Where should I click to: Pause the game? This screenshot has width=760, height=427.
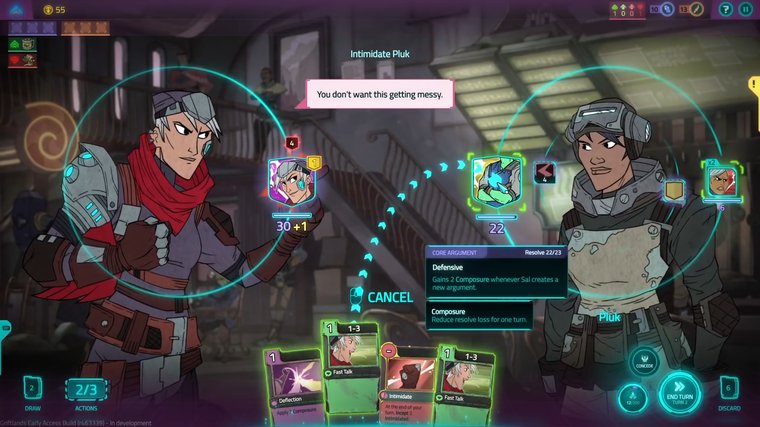coord(745,9)
